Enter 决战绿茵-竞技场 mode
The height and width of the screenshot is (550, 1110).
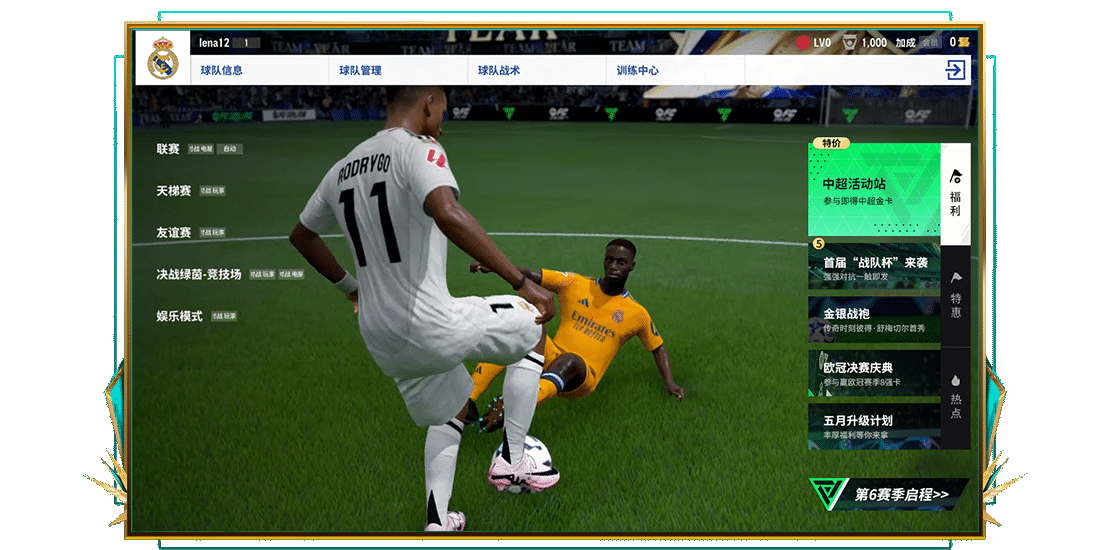pos(198,274)
